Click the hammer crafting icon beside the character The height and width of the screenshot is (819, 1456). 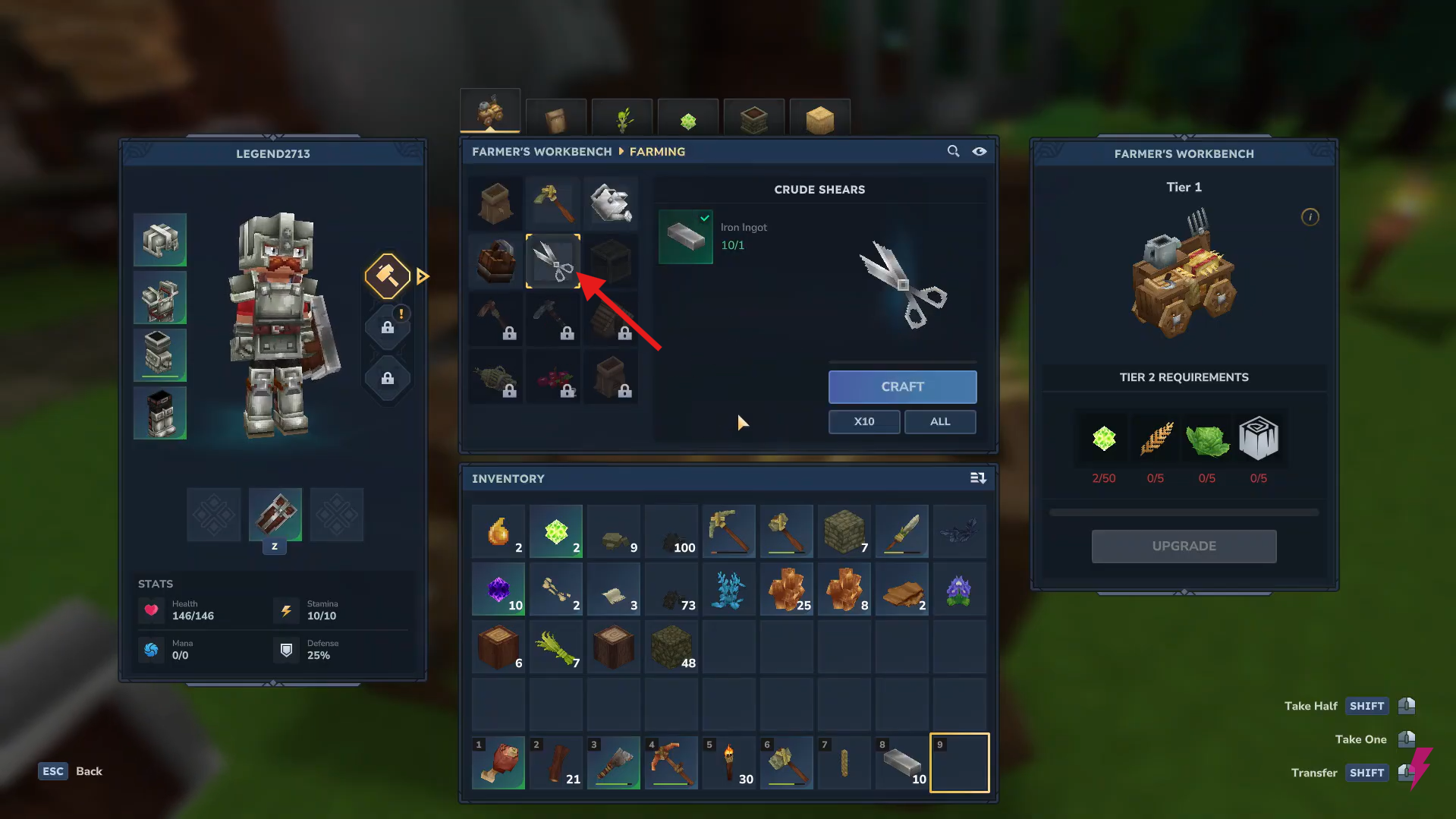pyautogui.click(x=387, y=276)
